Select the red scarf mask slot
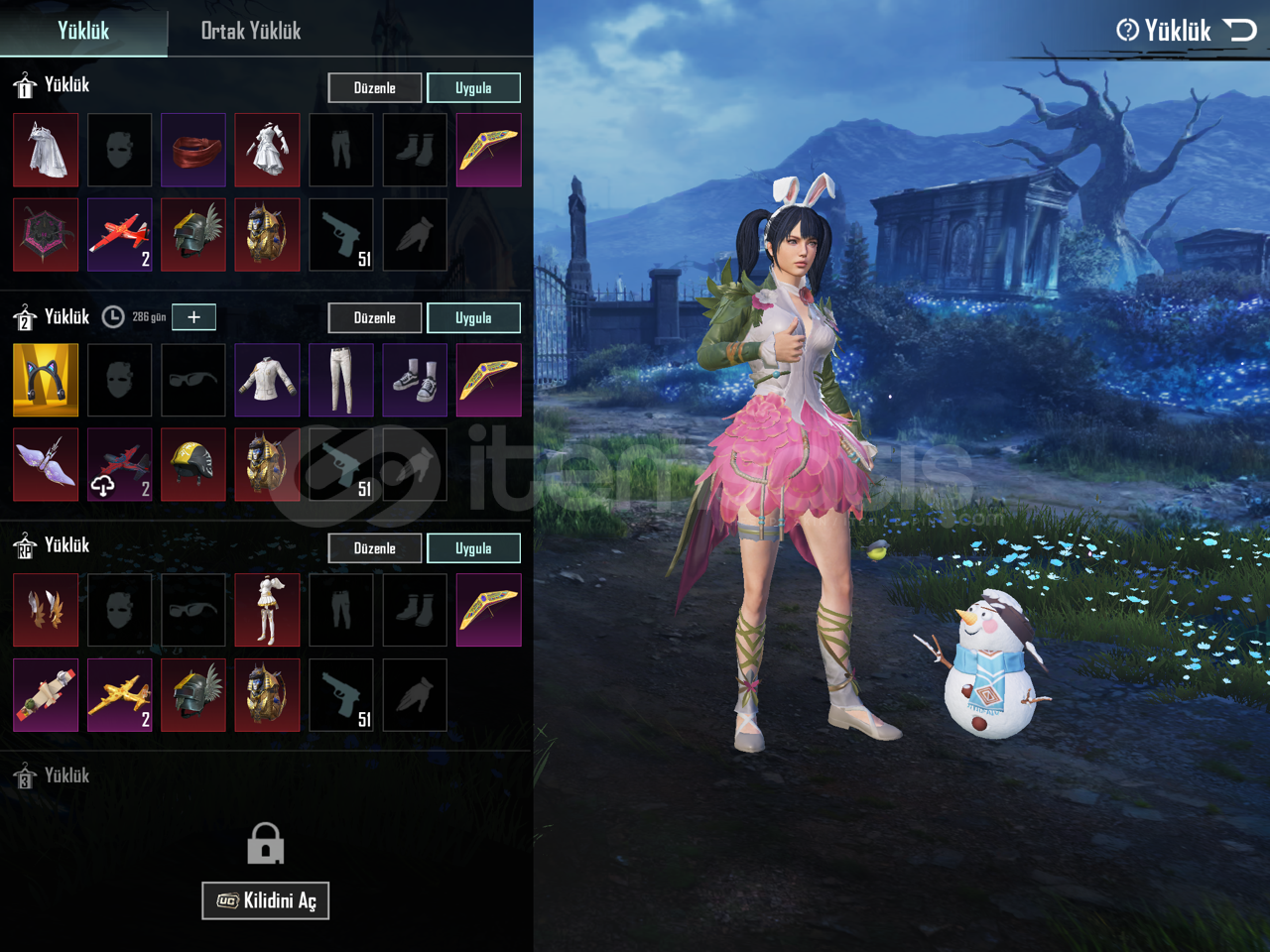The width and height of the screenshot is (1270, 952). pos(193,151)
